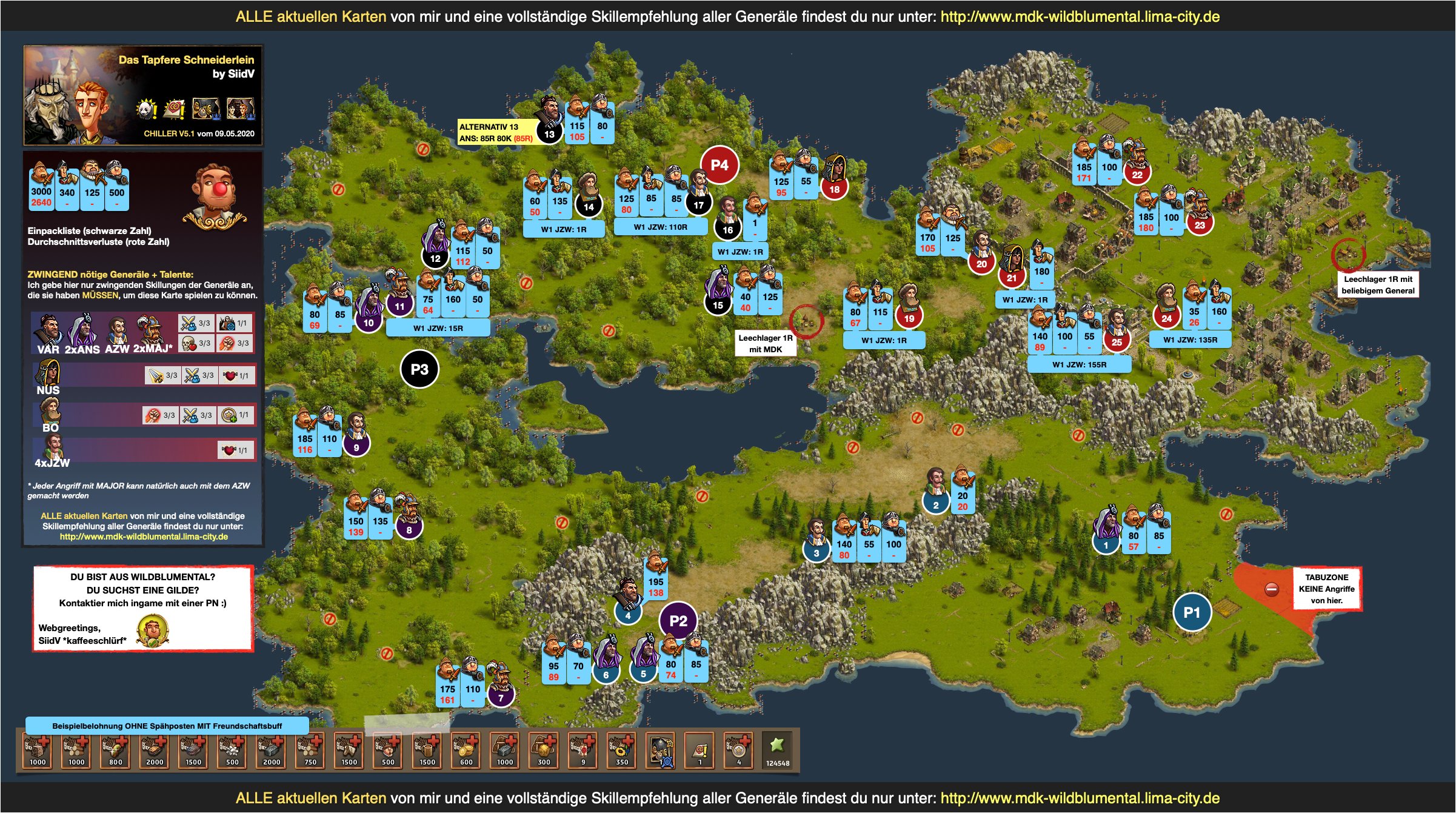
Task: Select the P1 landing zone marker
Action: click(1191, 612)
